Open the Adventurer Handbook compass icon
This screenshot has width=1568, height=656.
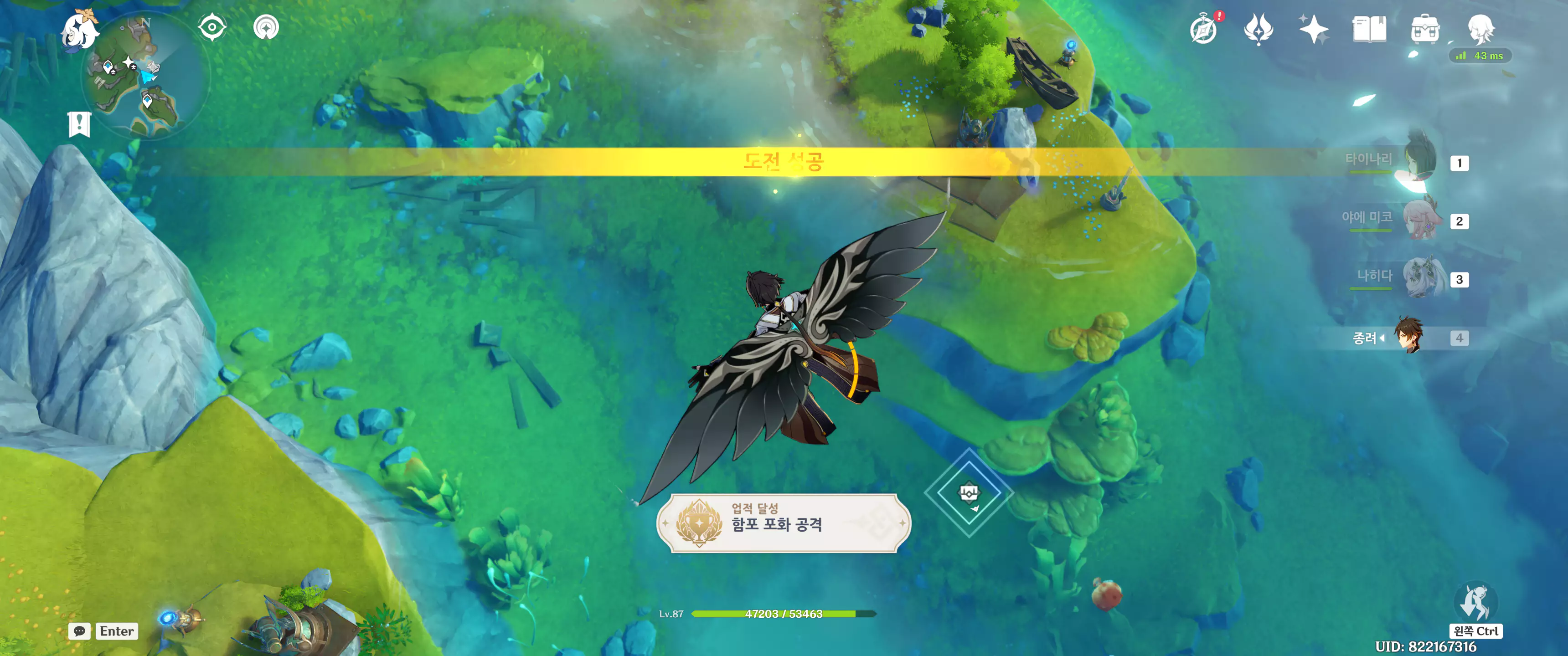pos(1203,29)
